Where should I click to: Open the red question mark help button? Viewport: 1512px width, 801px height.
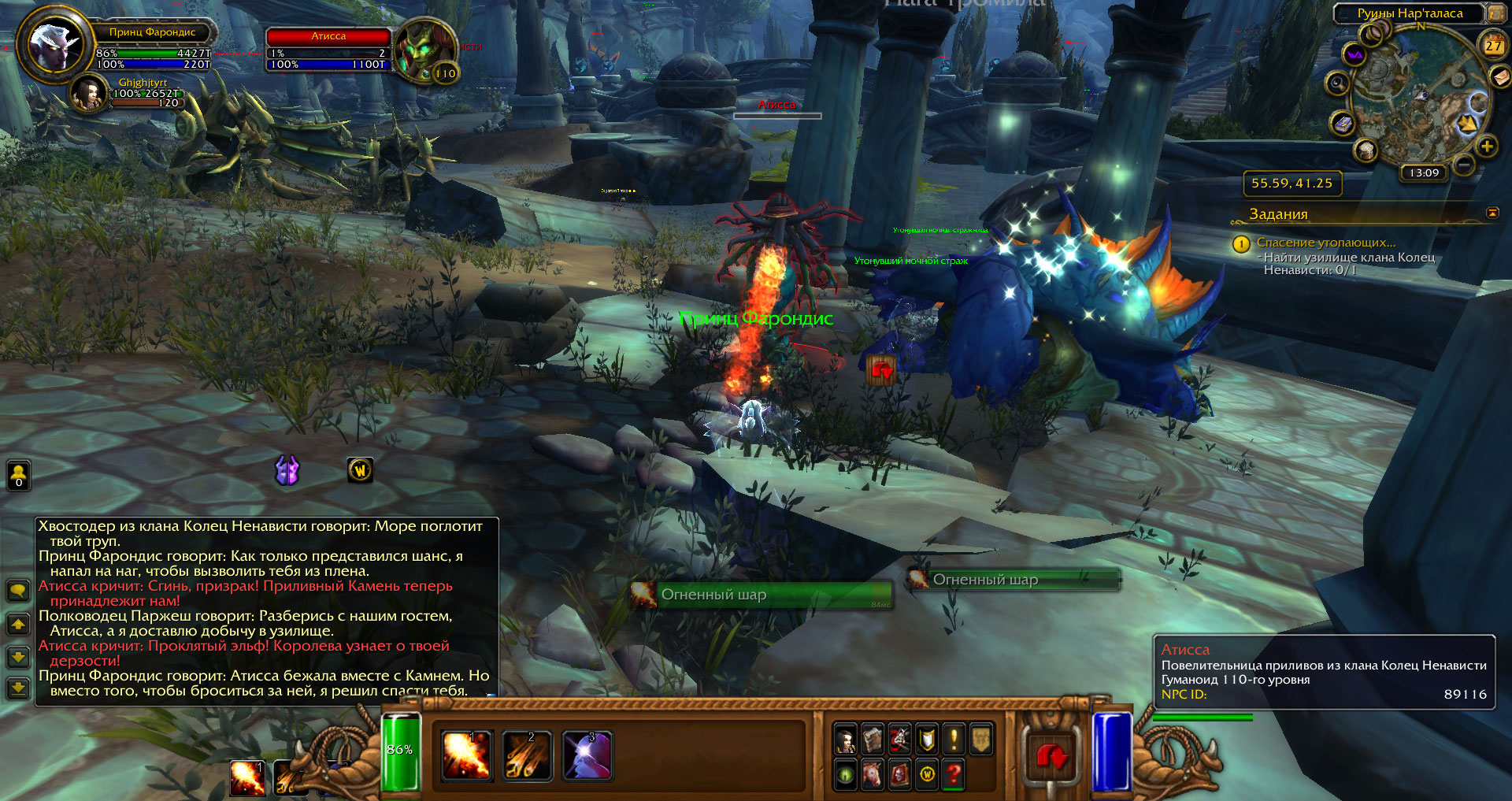click(954, 774)
